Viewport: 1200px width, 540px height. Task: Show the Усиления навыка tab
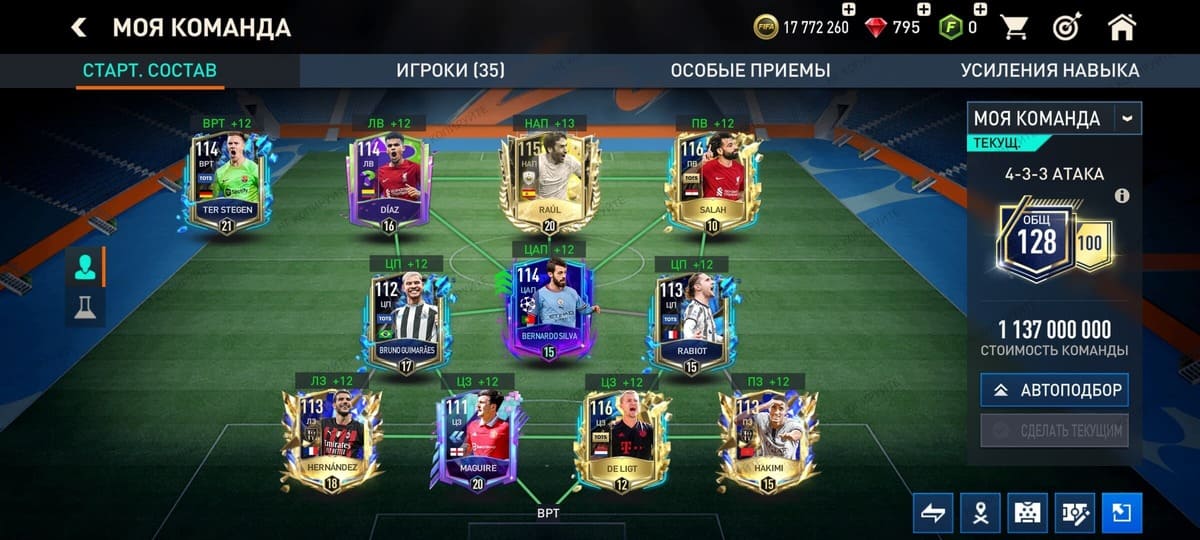pyautogui.click(x=1049, y=70)
